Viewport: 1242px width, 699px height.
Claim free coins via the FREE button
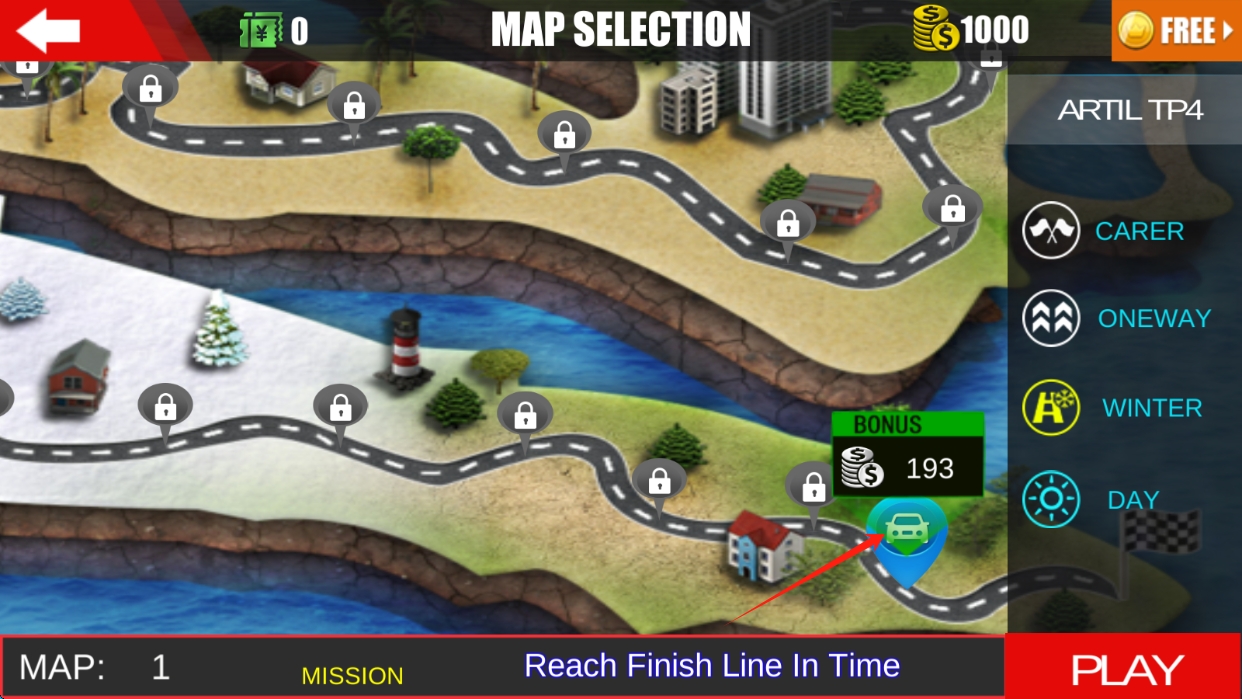[x=1176, y=31]
